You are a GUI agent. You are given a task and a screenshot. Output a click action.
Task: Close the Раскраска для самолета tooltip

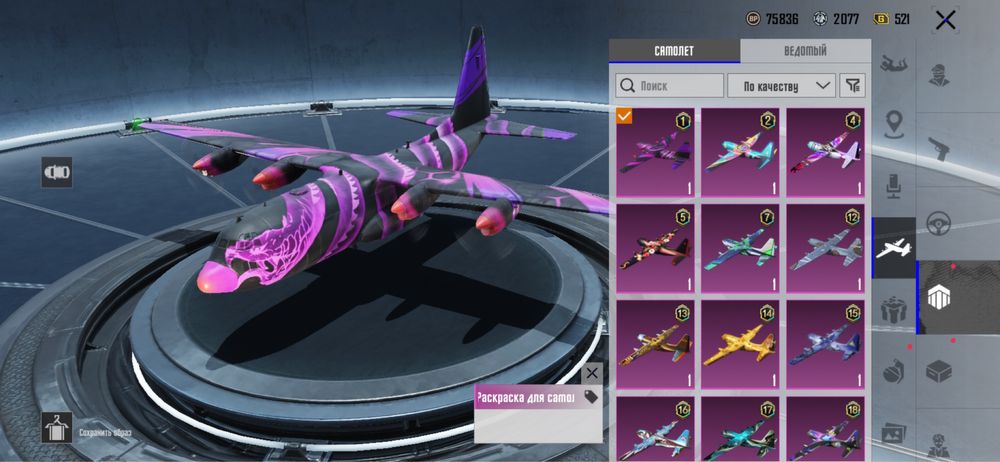(592, 373)
